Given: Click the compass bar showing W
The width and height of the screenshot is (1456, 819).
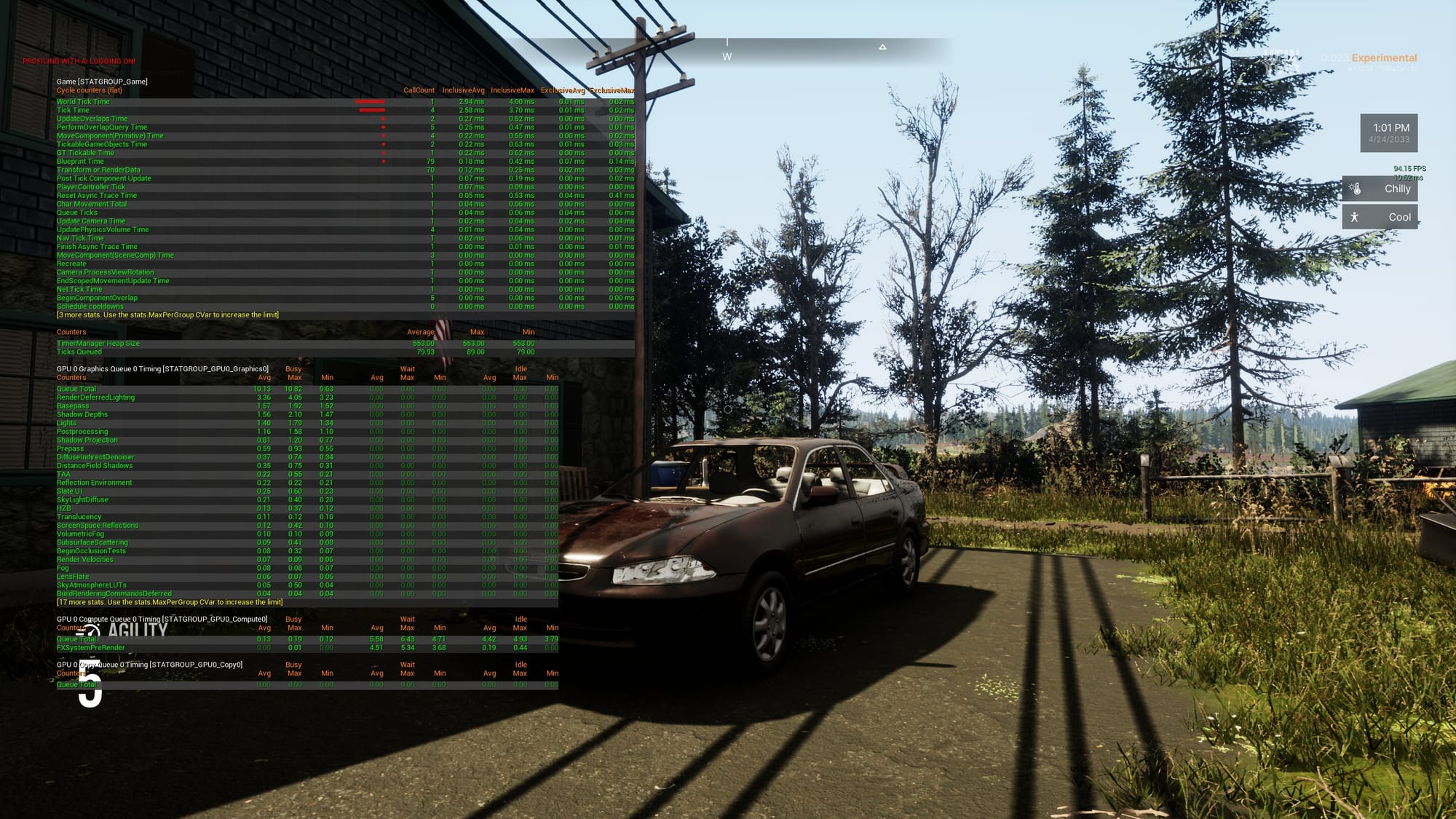Looking at the screenshot, I should coord(728,52).
